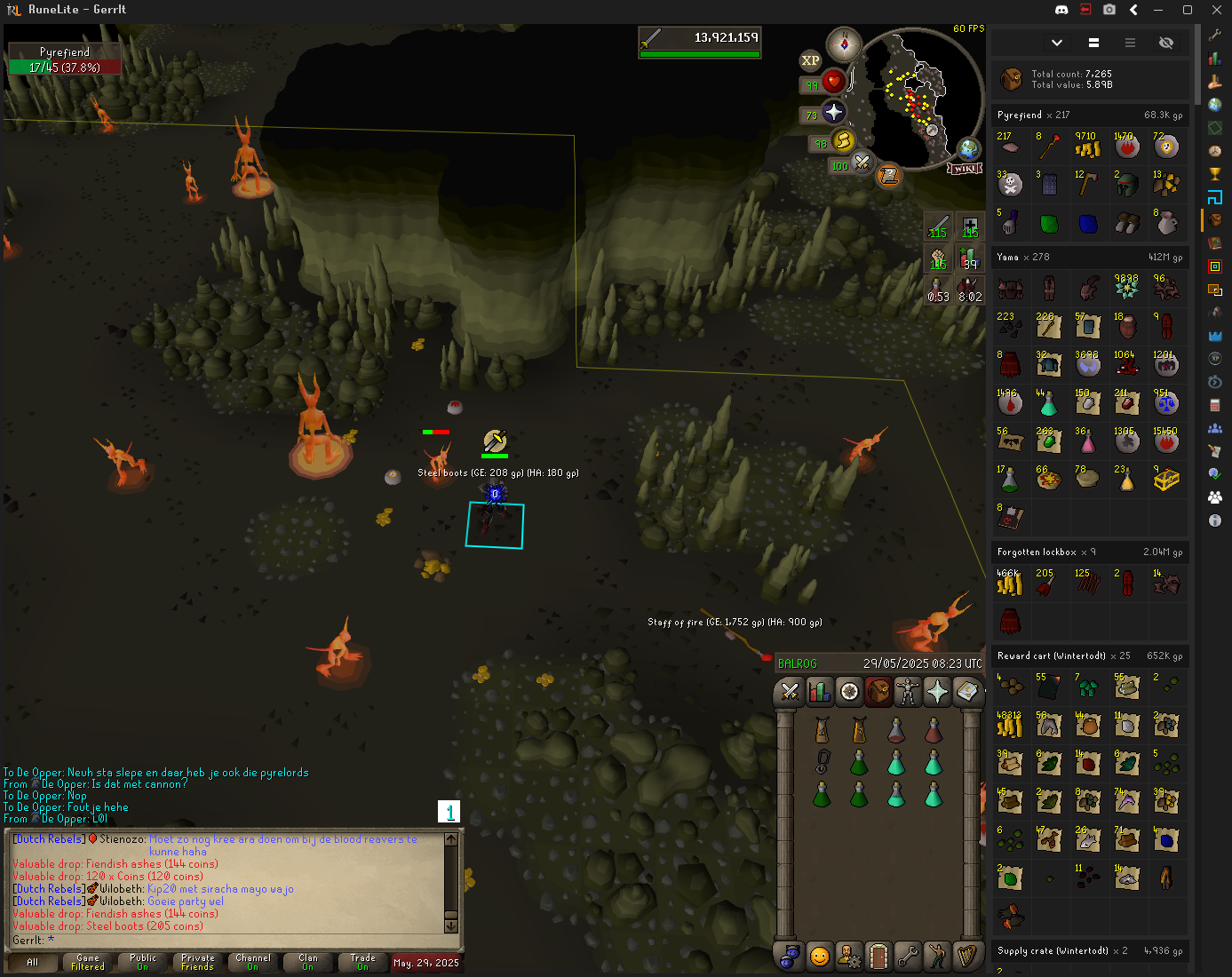Open the Logout door tab
1232x977 pixels.
pos(878,956)
